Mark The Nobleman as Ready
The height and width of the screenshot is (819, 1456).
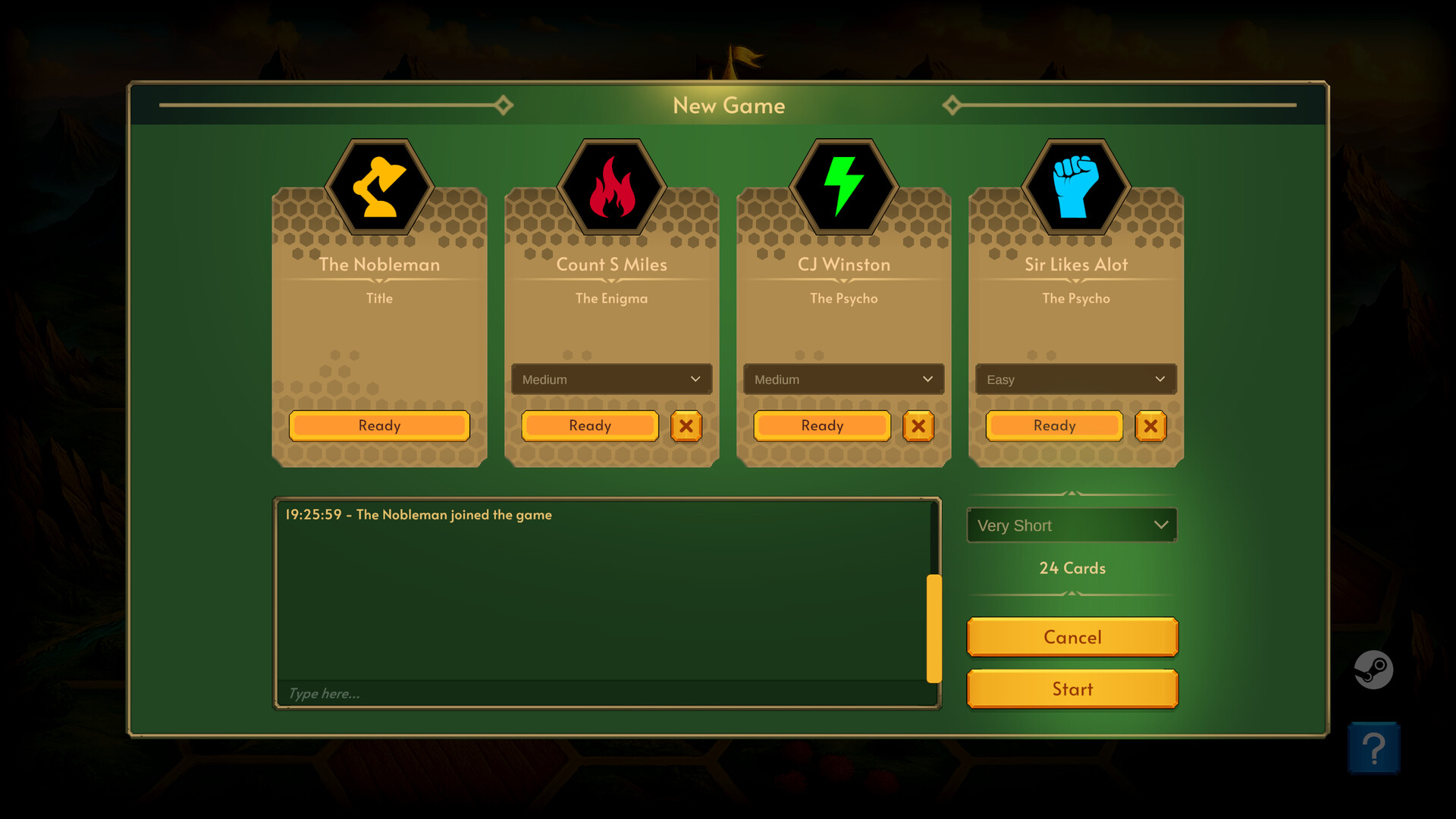pyautogui.click(x=379, y=426)
